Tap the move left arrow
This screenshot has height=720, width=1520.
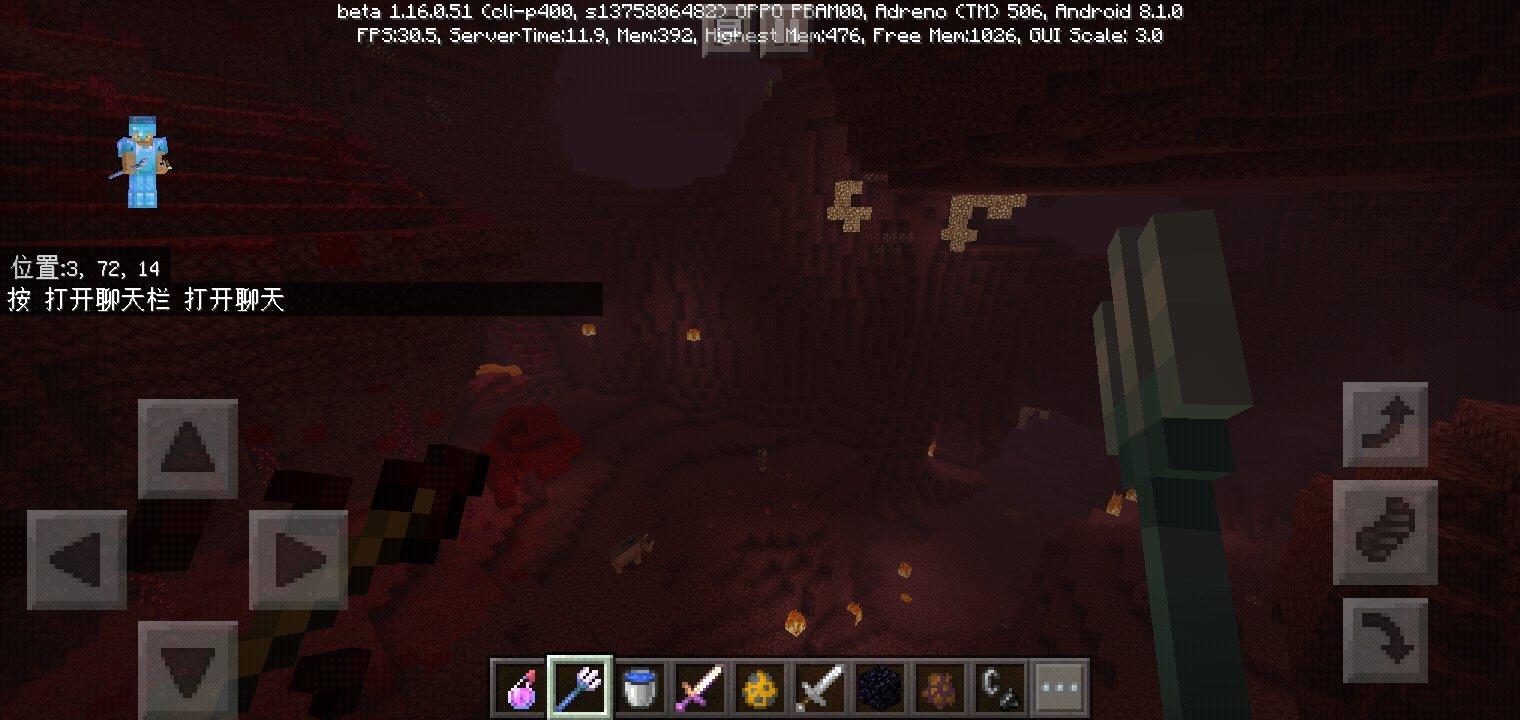[x=77, y=559]
